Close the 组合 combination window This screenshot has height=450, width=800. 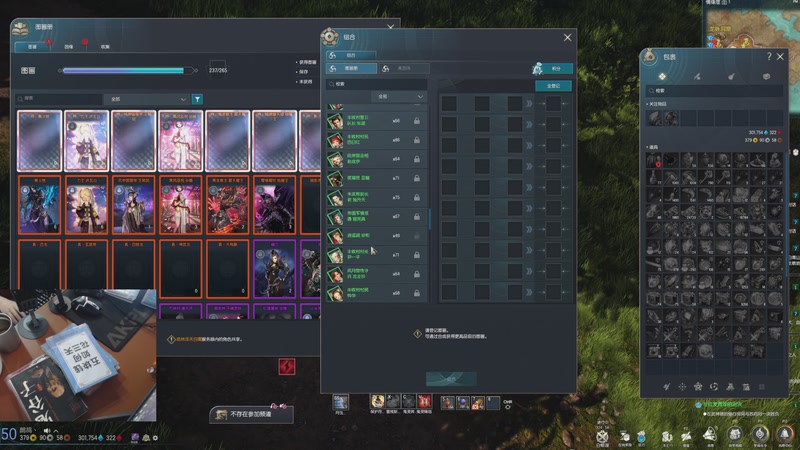tap(568, 38)
